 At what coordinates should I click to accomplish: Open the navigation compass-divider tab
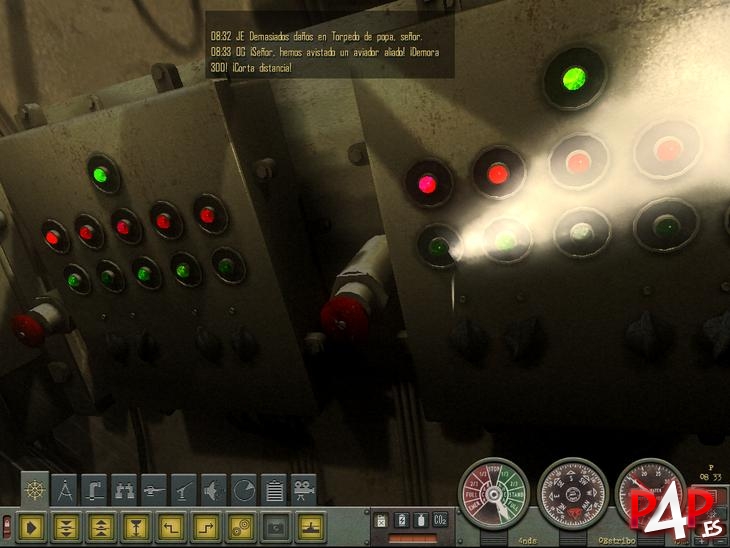(x=65, y=489)
